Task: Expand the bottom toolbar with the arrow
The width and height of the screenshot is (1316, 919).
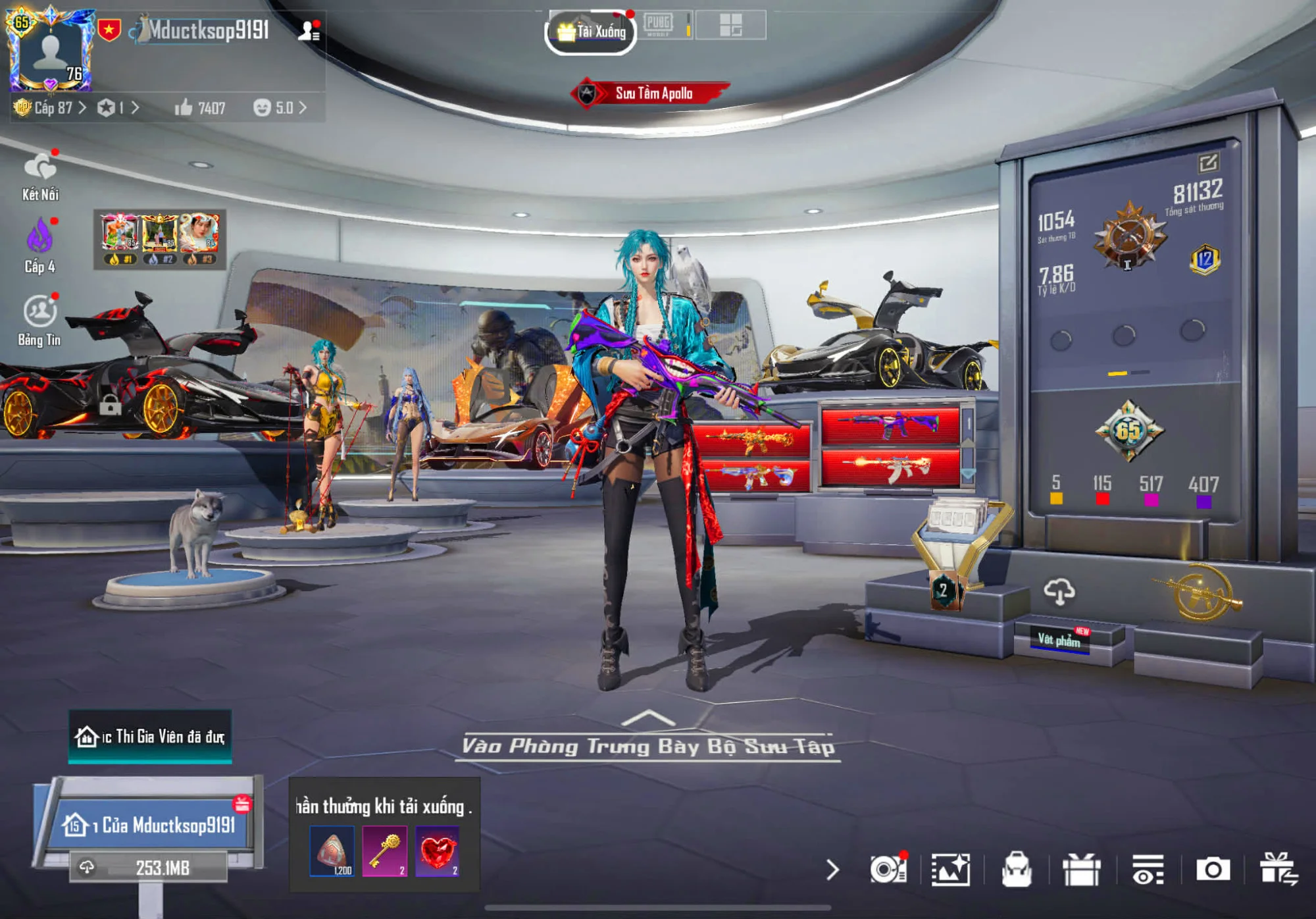Action: pyautogui.click(x=832, y=870)
